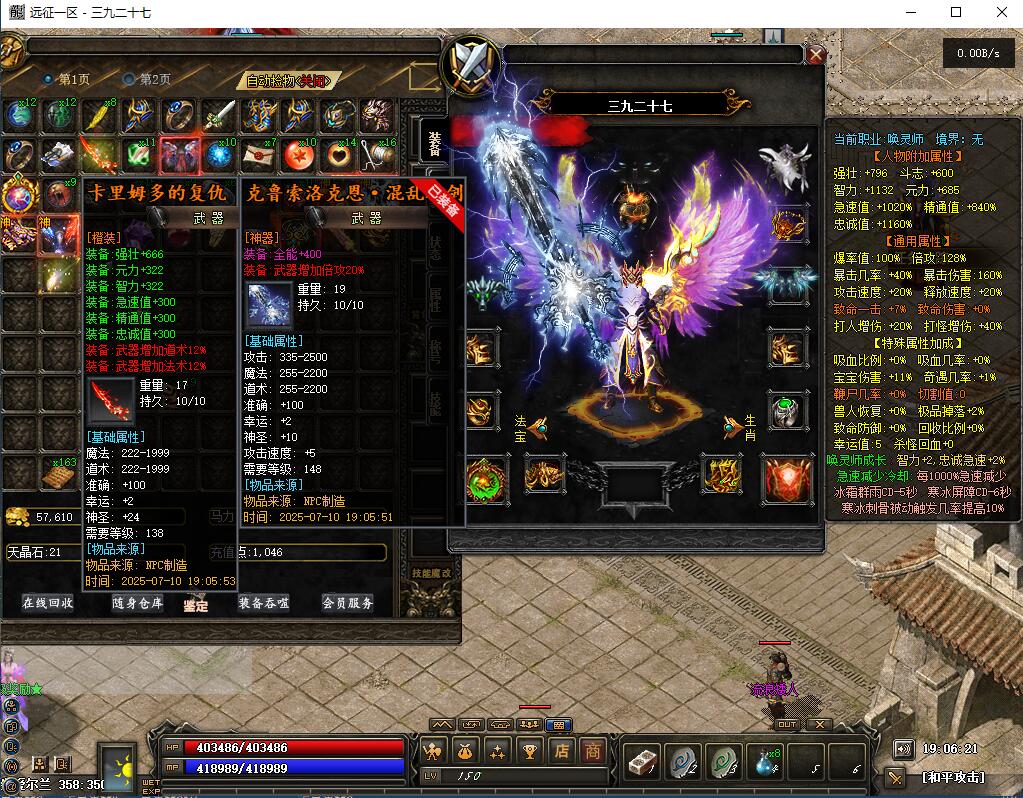1023x798 pixels.
Task: Close the character equipment panel
Action: [816, 55]
